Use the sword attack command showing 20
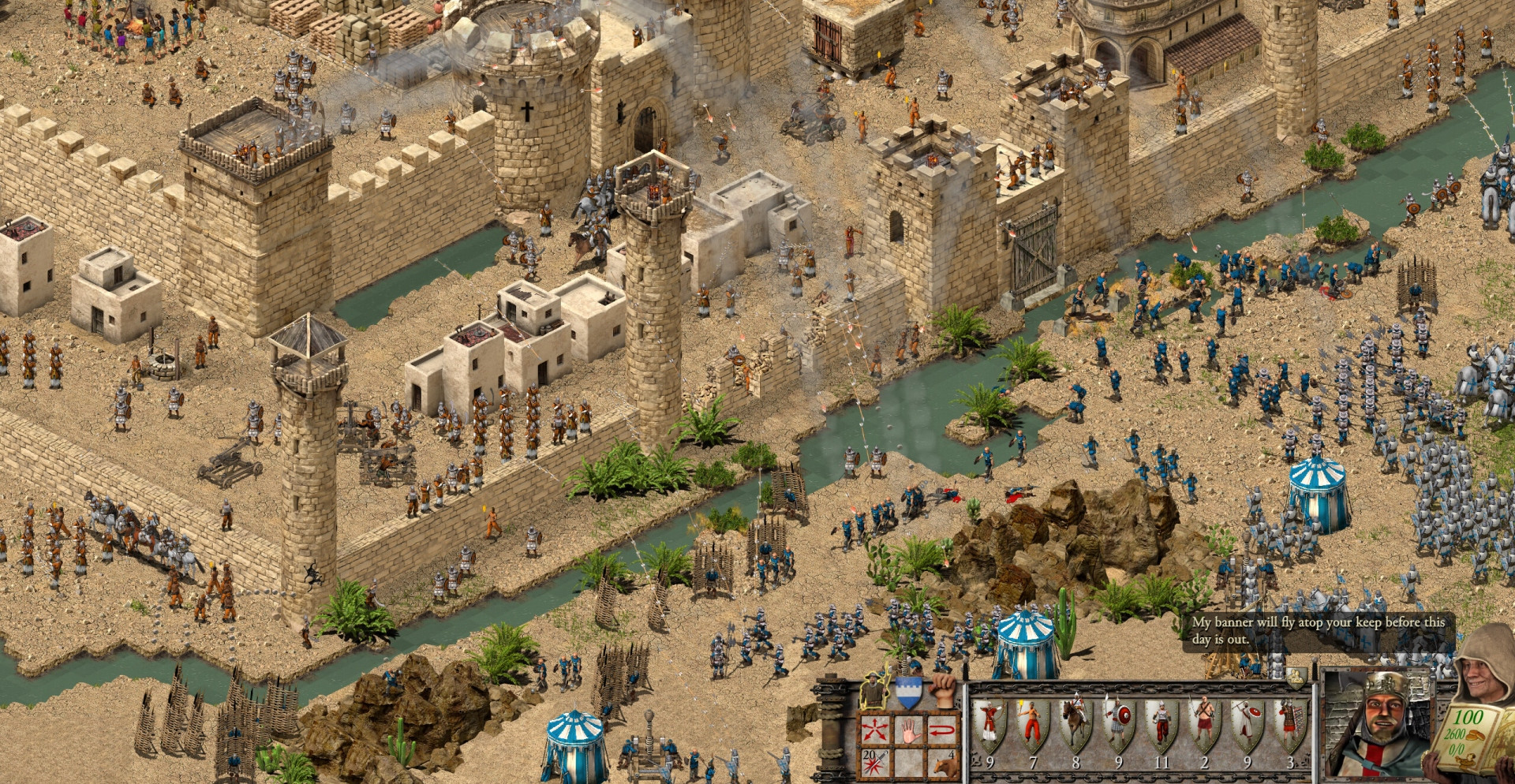 (874, 763)
